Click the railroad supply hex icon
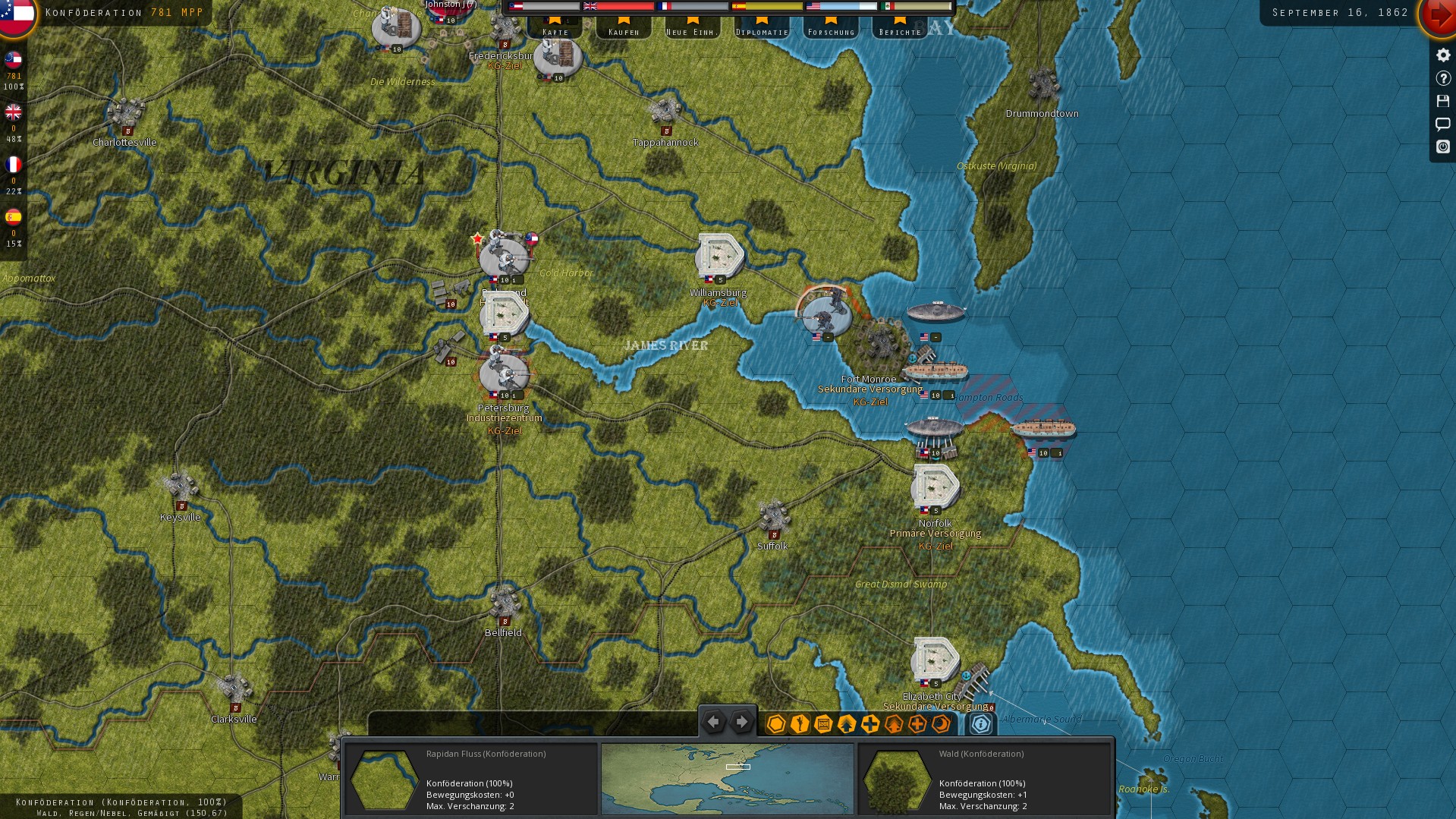This screenshot has height=819, width=1456. (822, 725)
